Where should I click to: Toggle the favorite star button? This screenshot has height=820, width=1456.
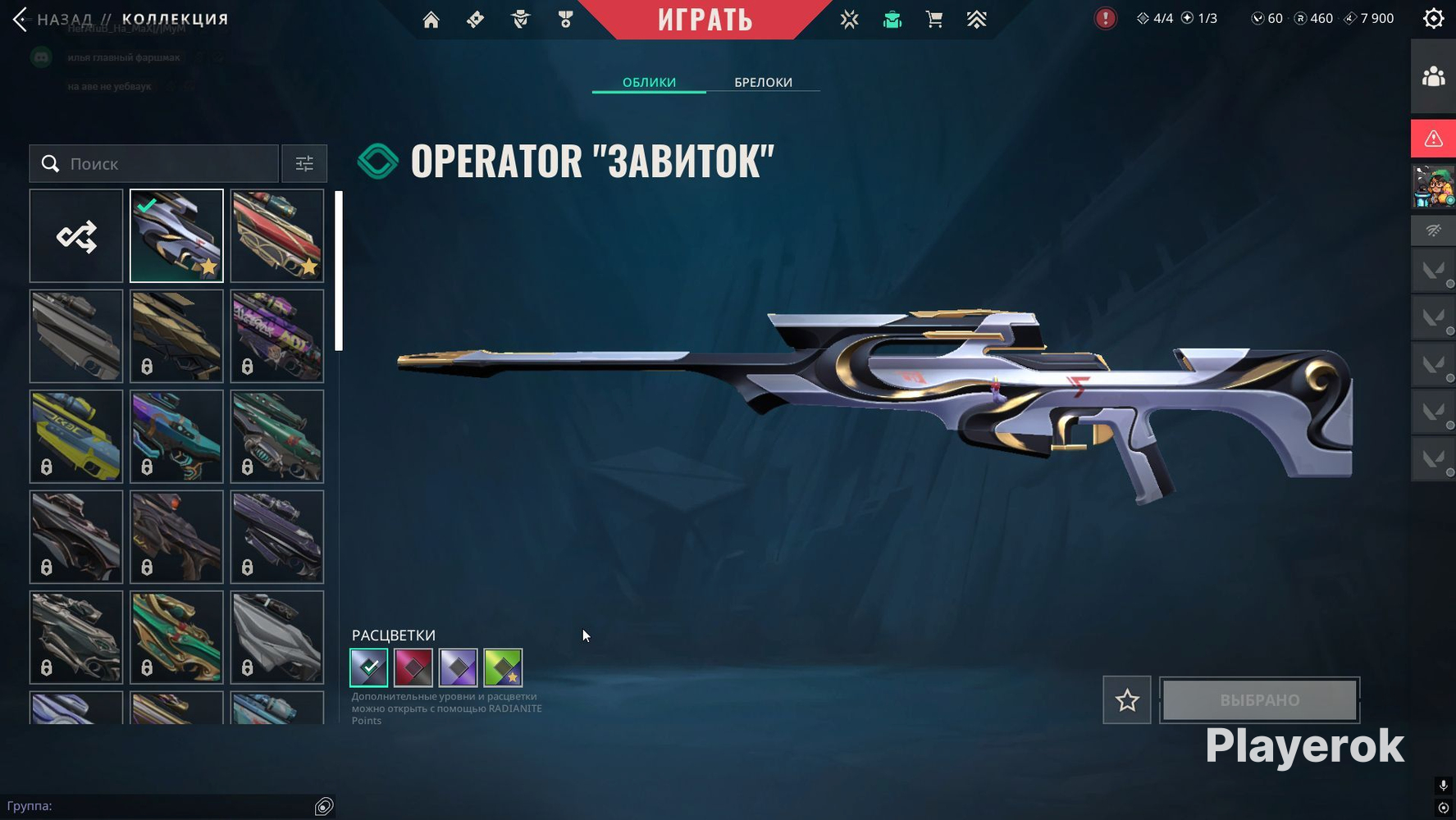coord(1126,700)
